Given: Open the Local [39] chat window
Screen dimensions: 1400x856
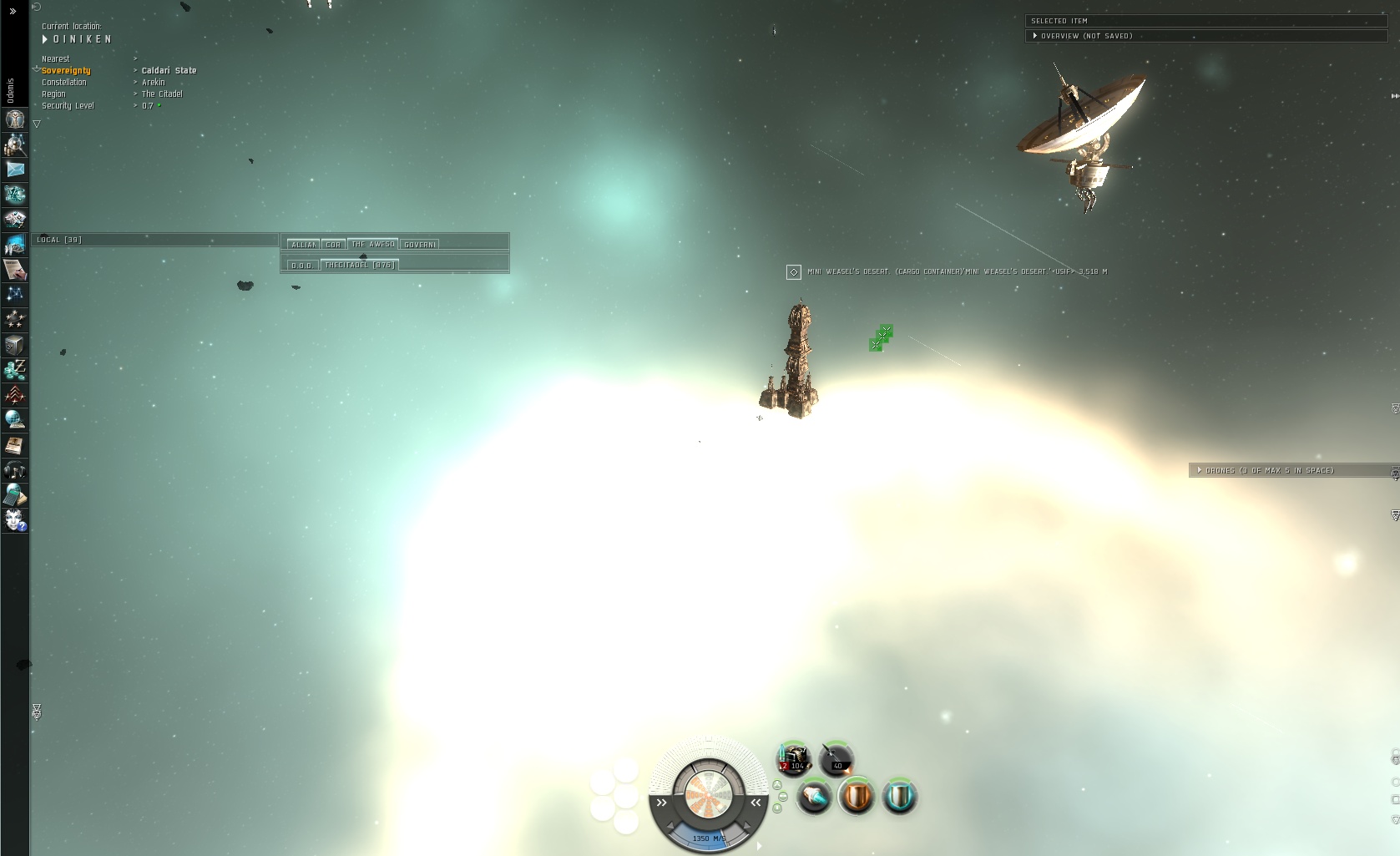Looking at the screenshot, I should point(59,240).
